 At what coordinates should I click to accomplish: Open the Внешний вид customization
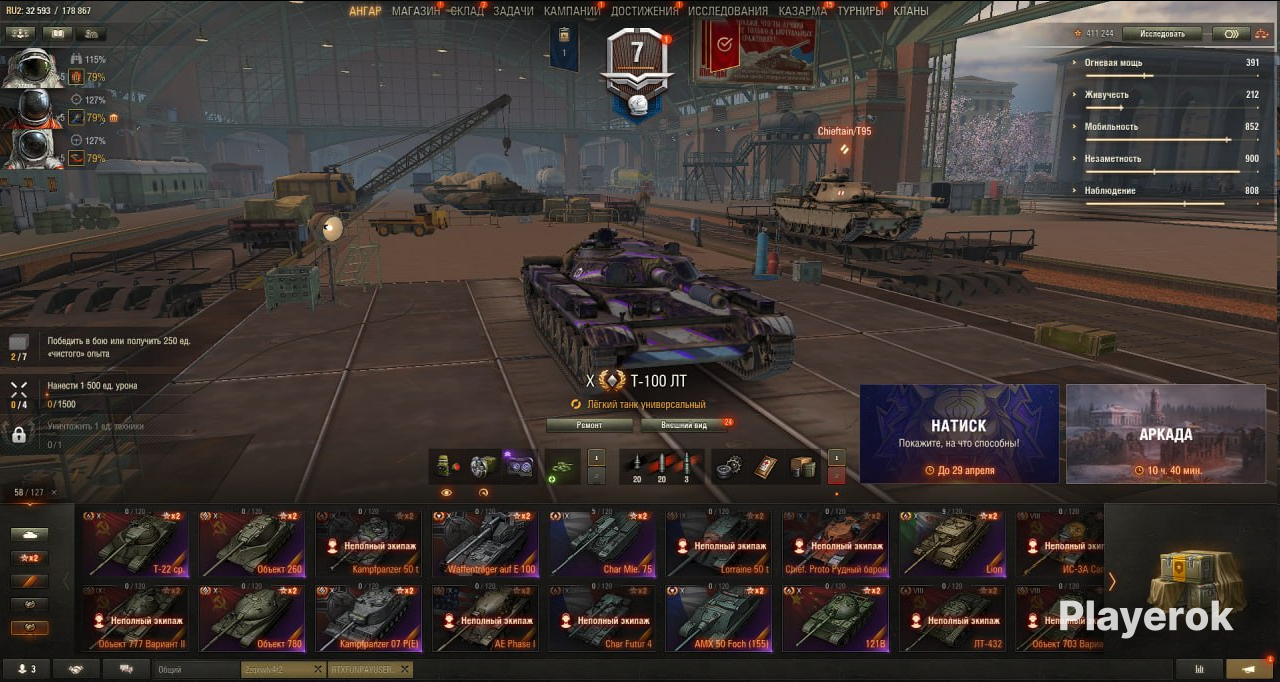click(x=686, y=425)
